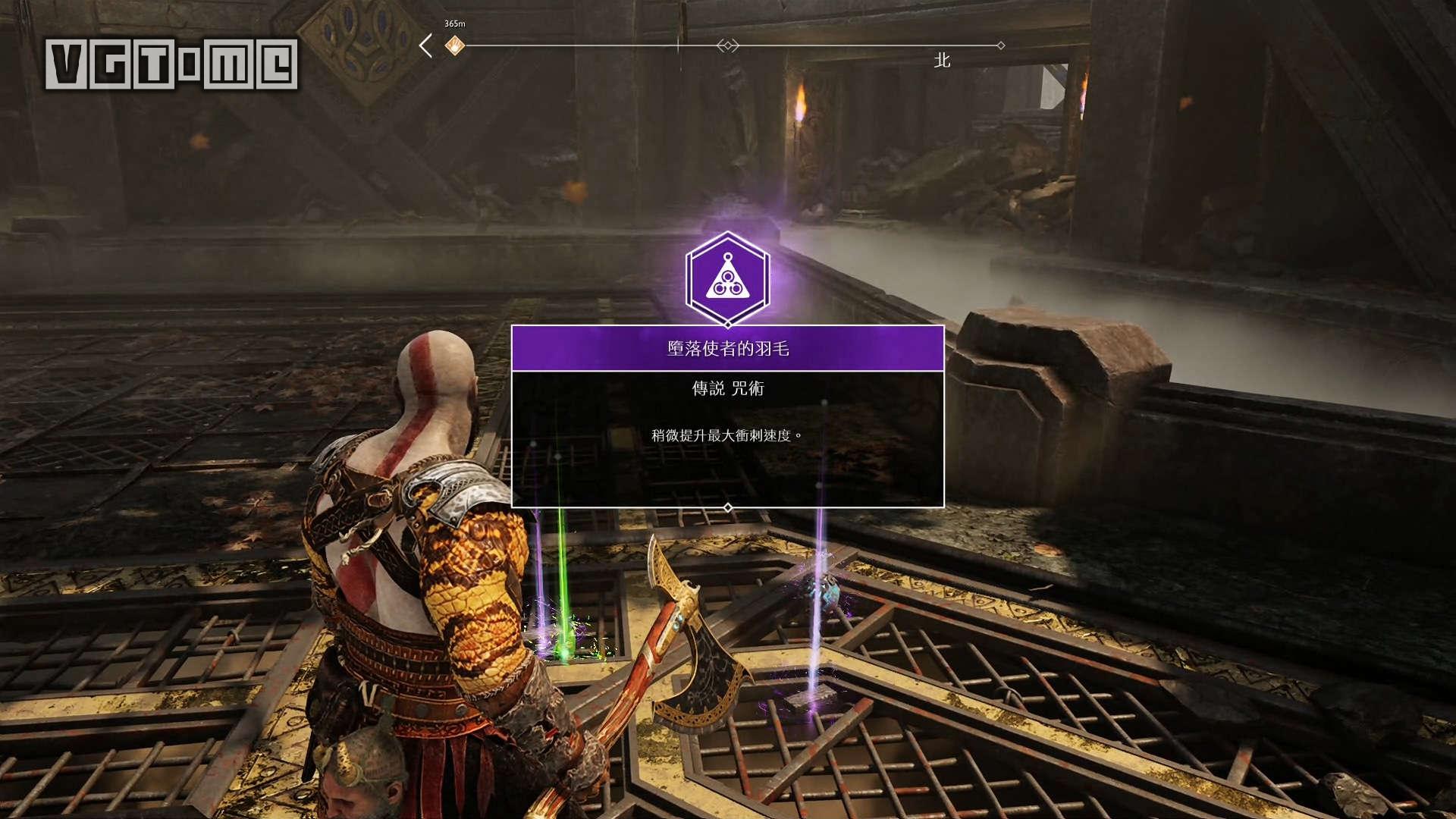Click the double-diamond marker on the compass bar

(727, 45)
